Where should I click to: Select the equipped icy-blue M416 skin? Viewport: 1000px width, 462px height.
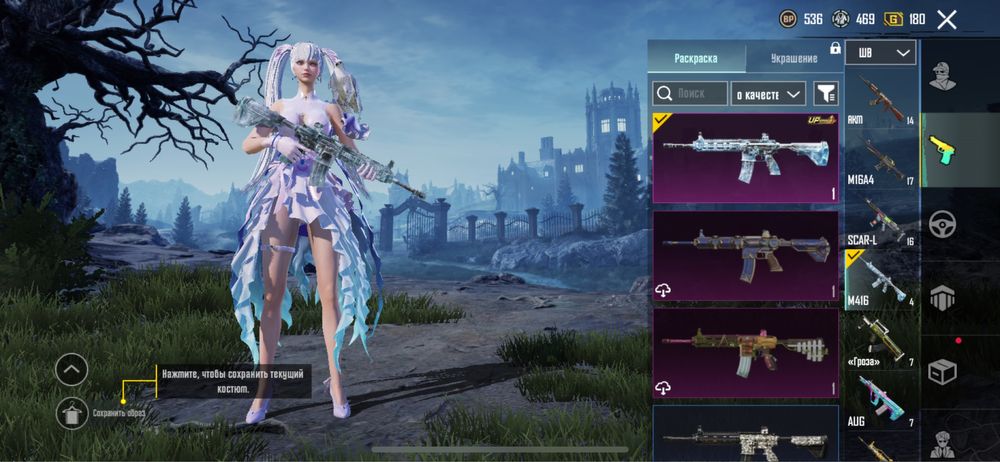pyautogui.click(x=745, y=158)
